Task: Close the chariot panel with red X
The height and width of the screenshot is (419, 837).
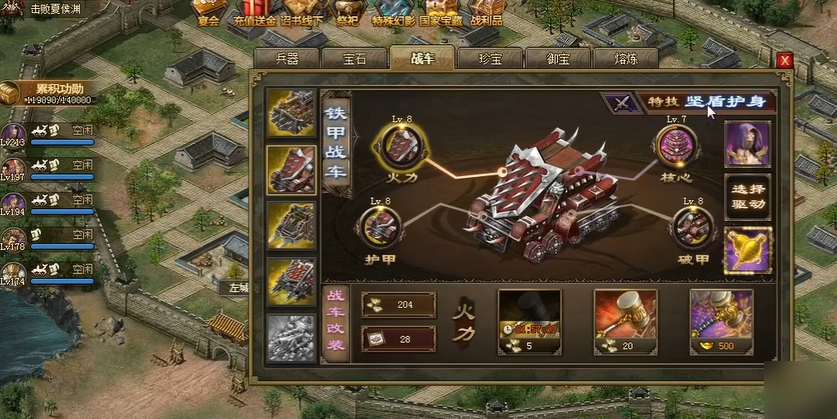Action: click(x=784, y=60)
